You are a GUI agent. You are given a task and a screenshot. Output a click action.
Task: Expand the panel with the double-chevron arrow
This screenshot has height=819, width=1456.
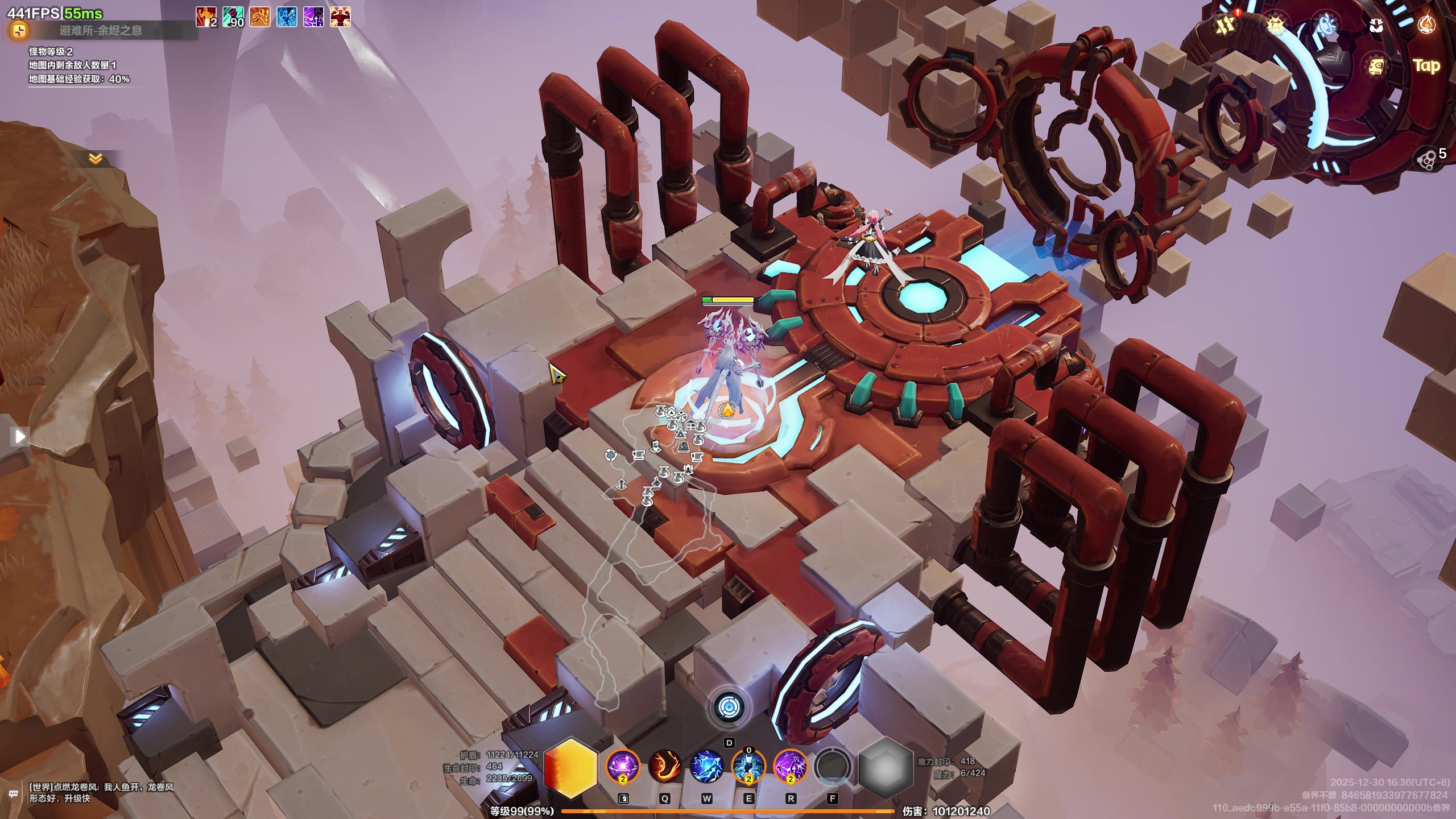[96, 159]
